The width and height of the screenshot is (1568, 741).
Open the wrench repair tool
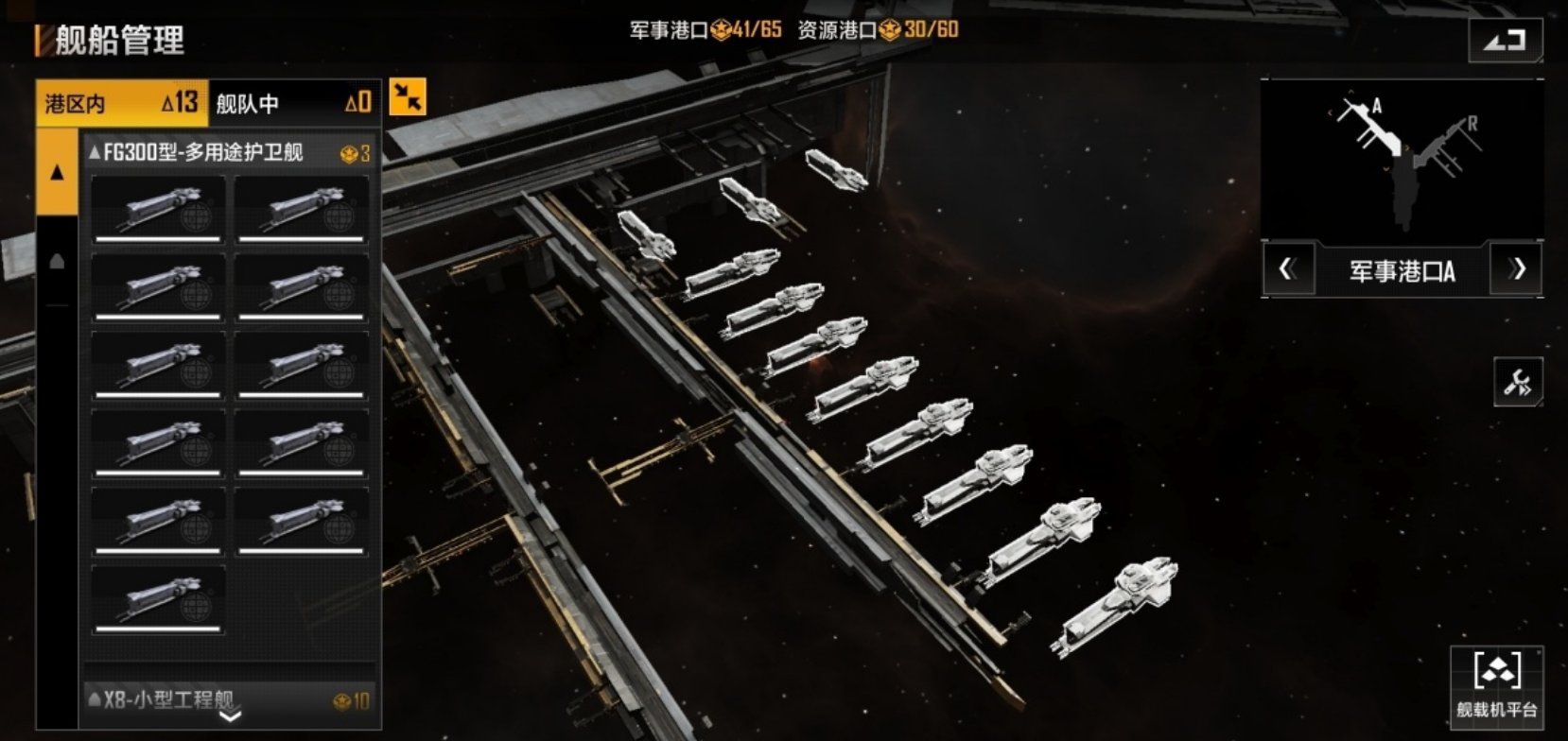click(x=1517, y=383)
